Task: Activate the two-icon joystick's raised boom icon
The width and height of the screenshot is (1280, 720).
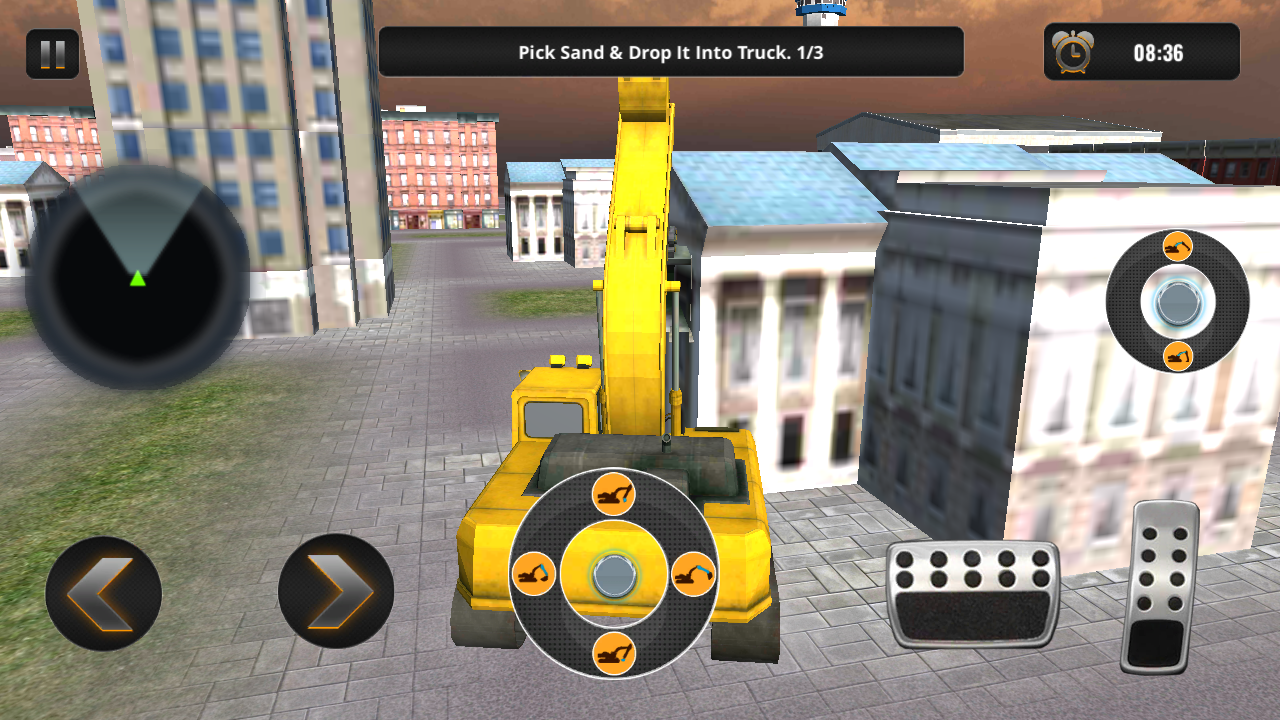Action: pyautogui.click(x=1177, y=246)
